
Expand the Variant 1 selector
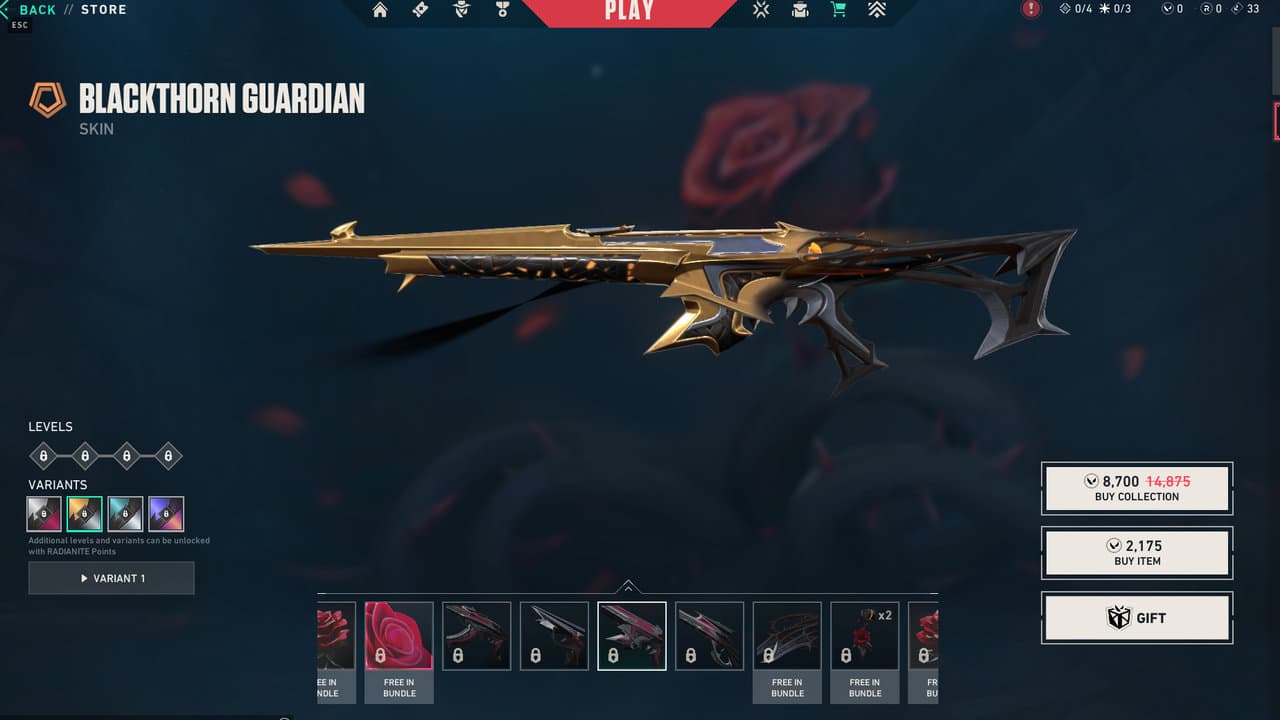[111, 578]
